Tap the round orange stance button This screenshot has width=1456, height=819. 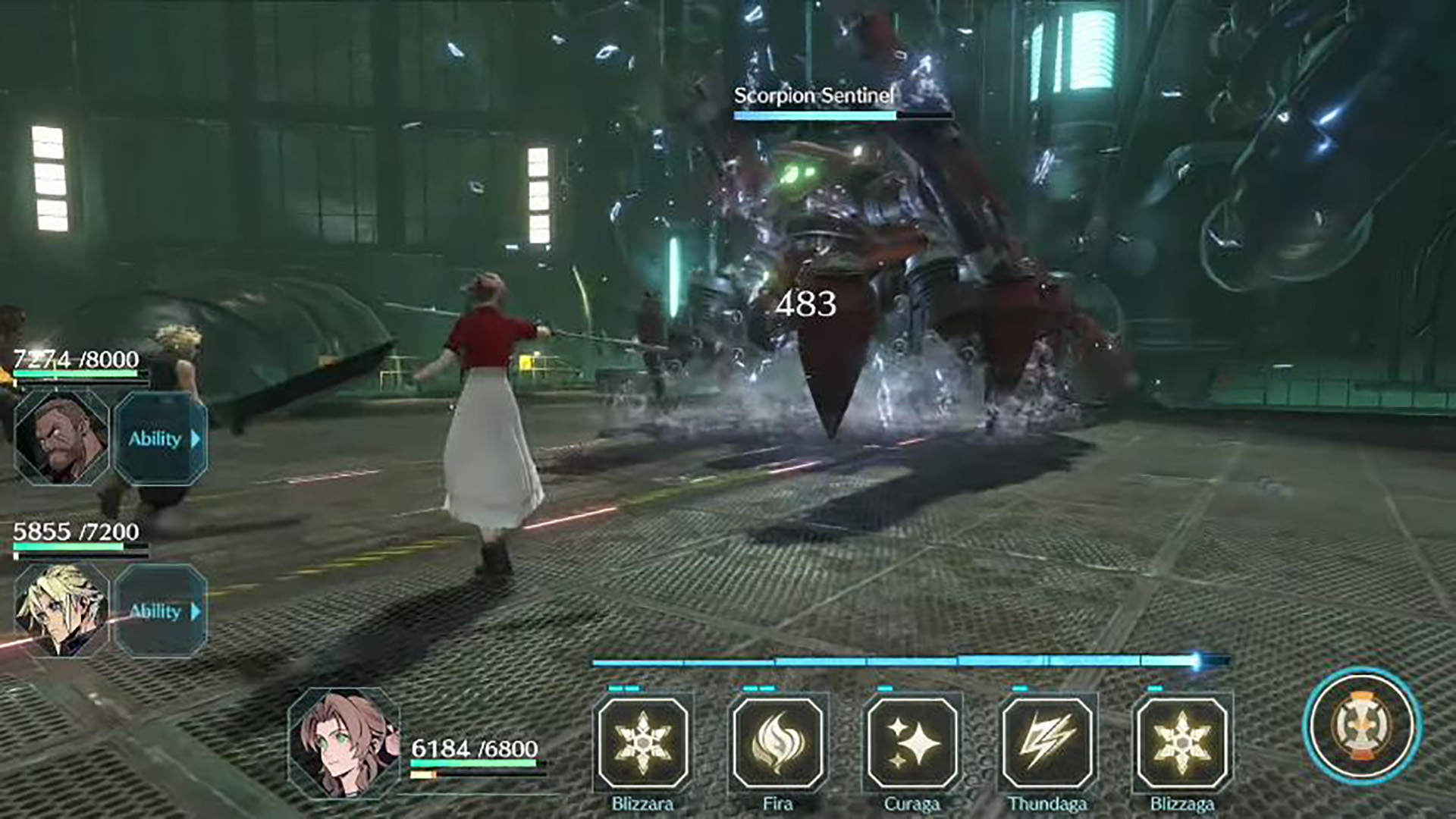[x=1362, y=726]
